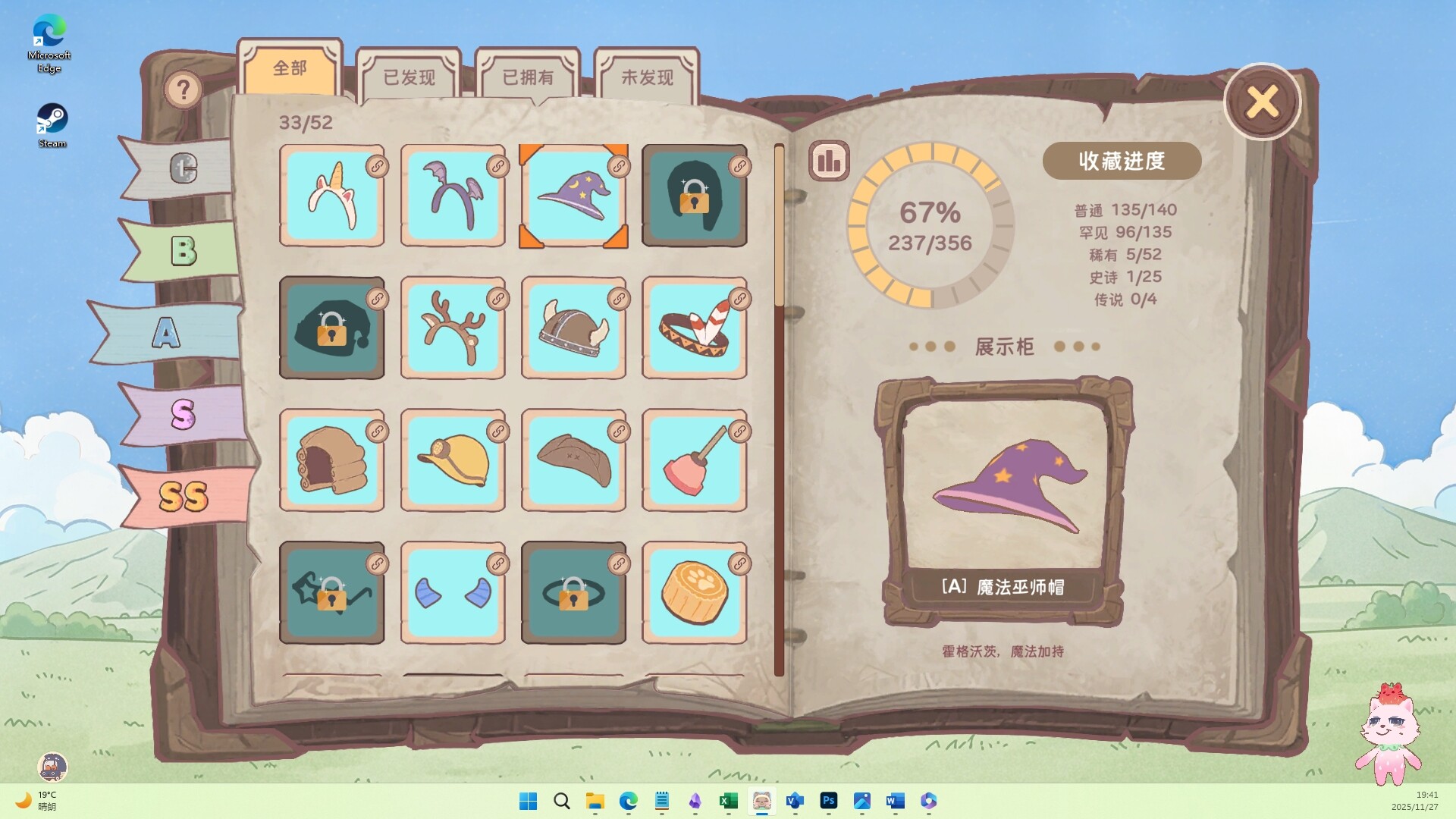This screenshot has width=1456, height=819.
Task: Open the statistics chart icon beside the progress ring
Action: [828, 161]
